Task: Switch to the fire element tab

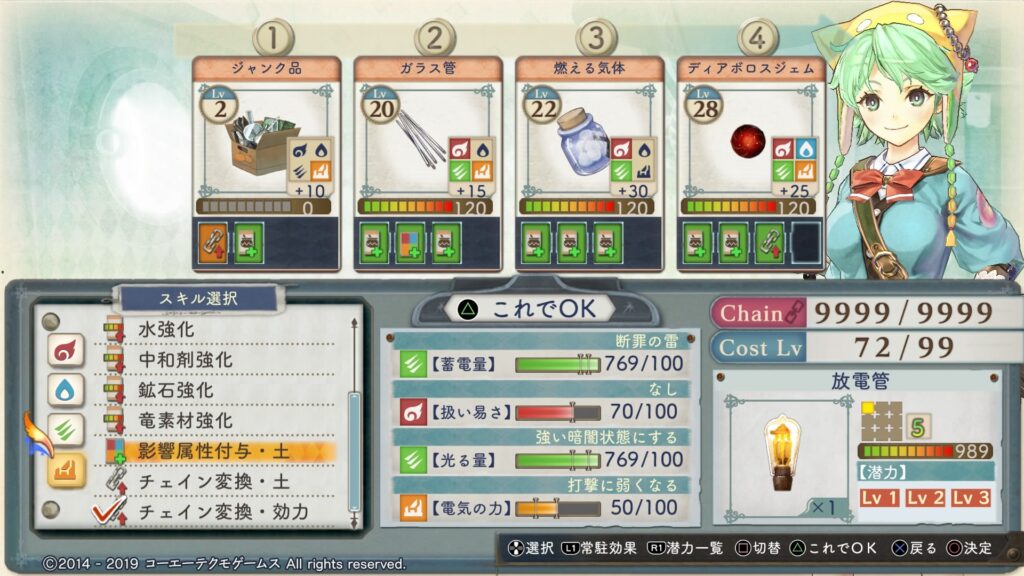Action: click(x=67, y=351)
